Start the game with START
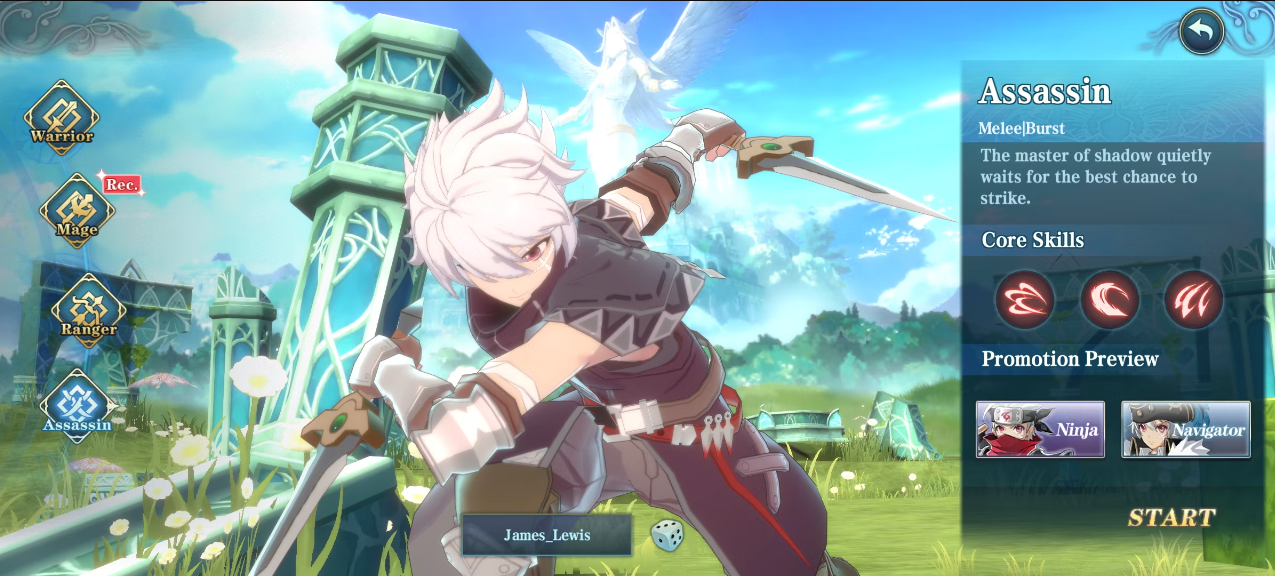1275x576 pixels. tap(1171, 517)
